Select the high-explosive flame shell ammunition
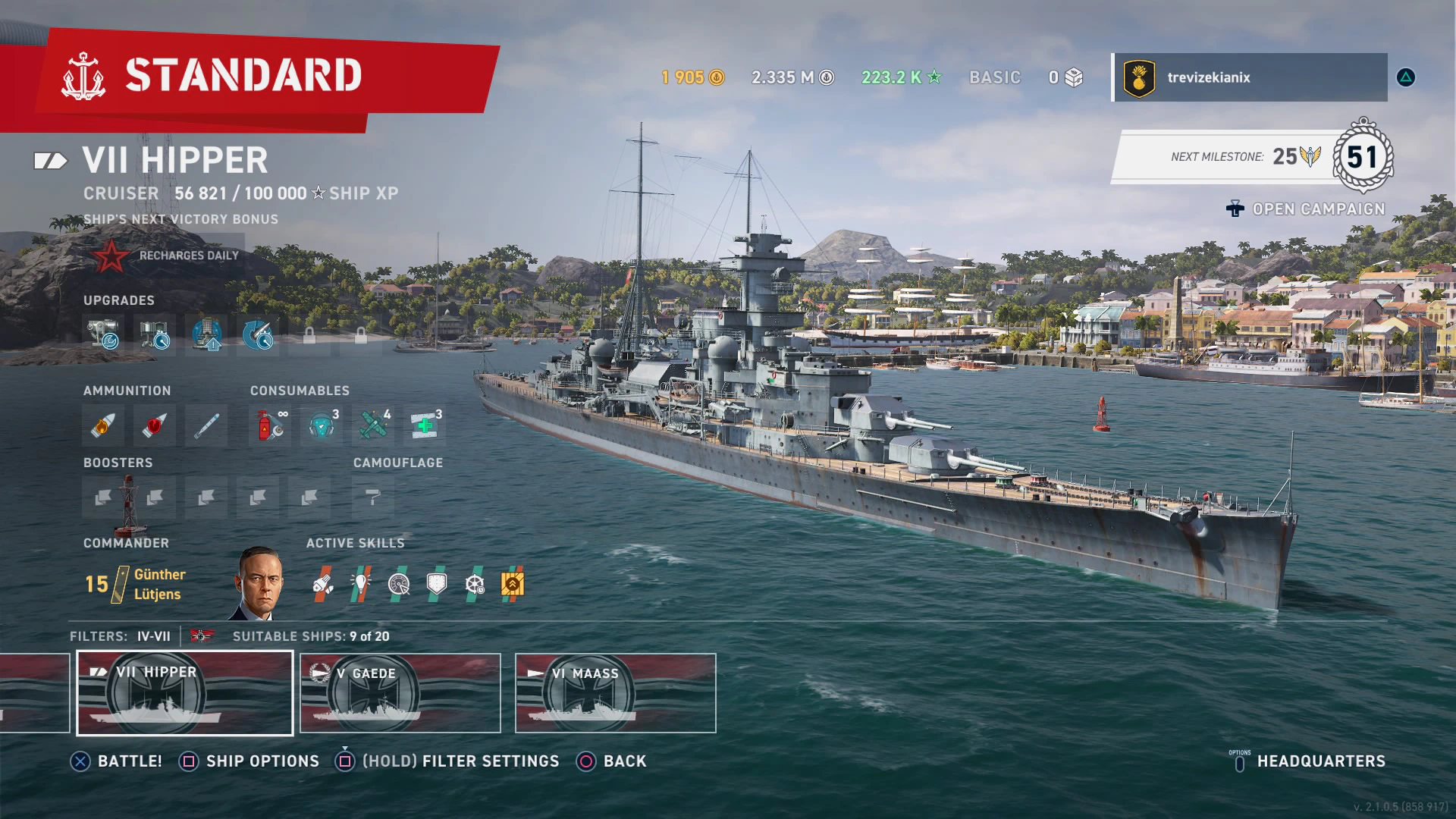Viewport: 1456px width, 819px height. click(x=102, y=425)
